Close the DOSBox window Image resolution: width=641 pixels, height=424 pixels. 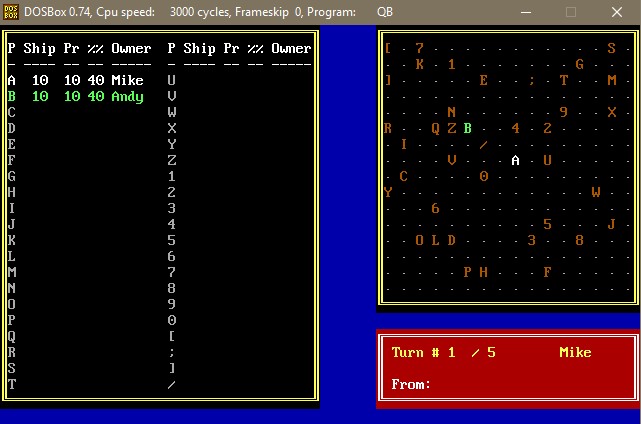coord(618,12)
